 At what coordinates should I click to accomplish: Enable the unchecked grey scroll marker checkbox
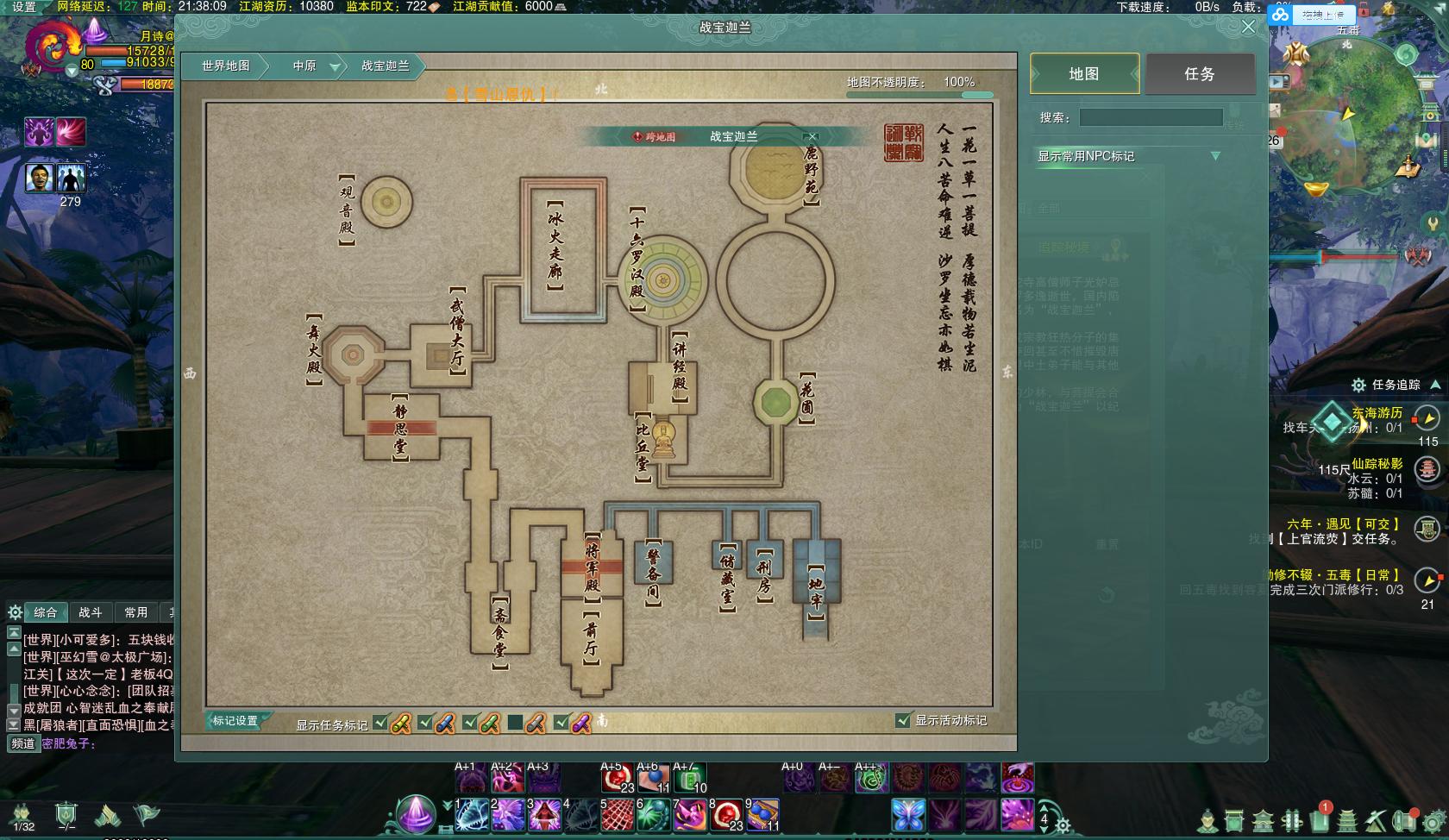pyautogui.click(x=515, y=723)
